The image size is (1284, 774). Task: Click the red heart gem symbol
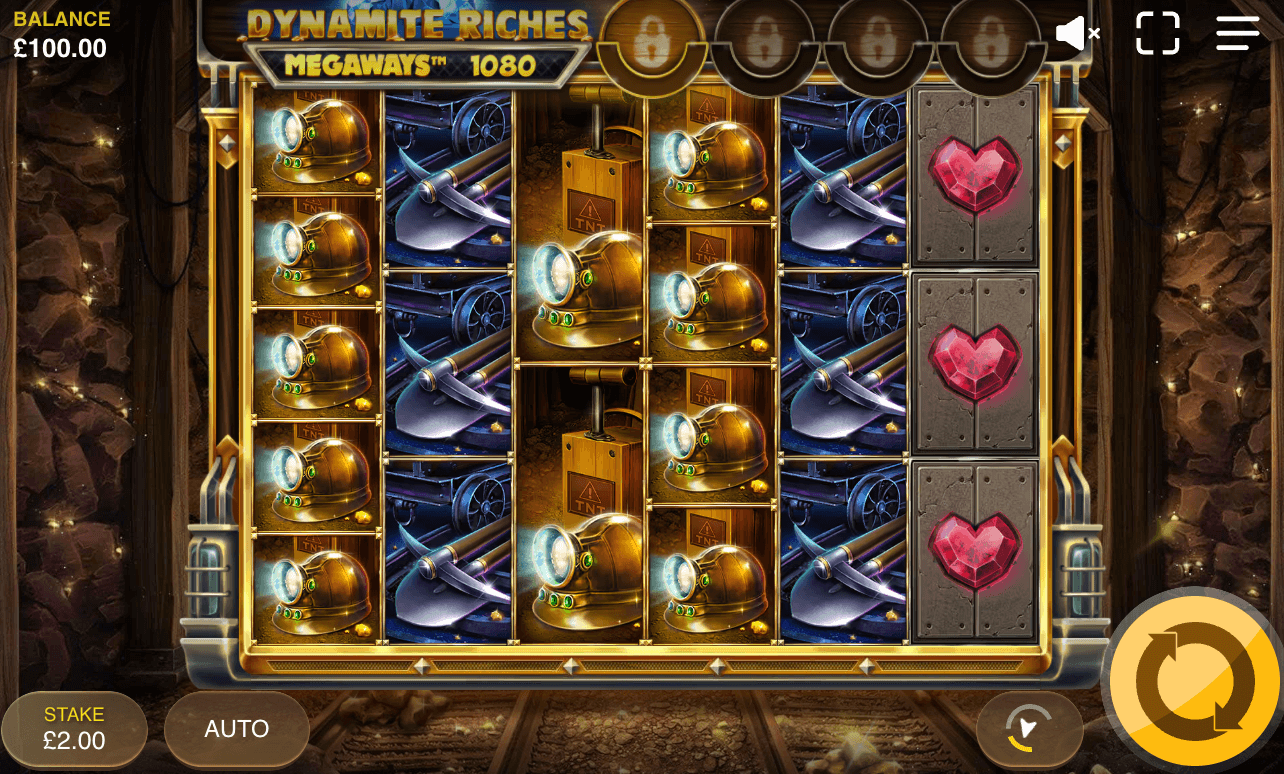pos(975,172)
